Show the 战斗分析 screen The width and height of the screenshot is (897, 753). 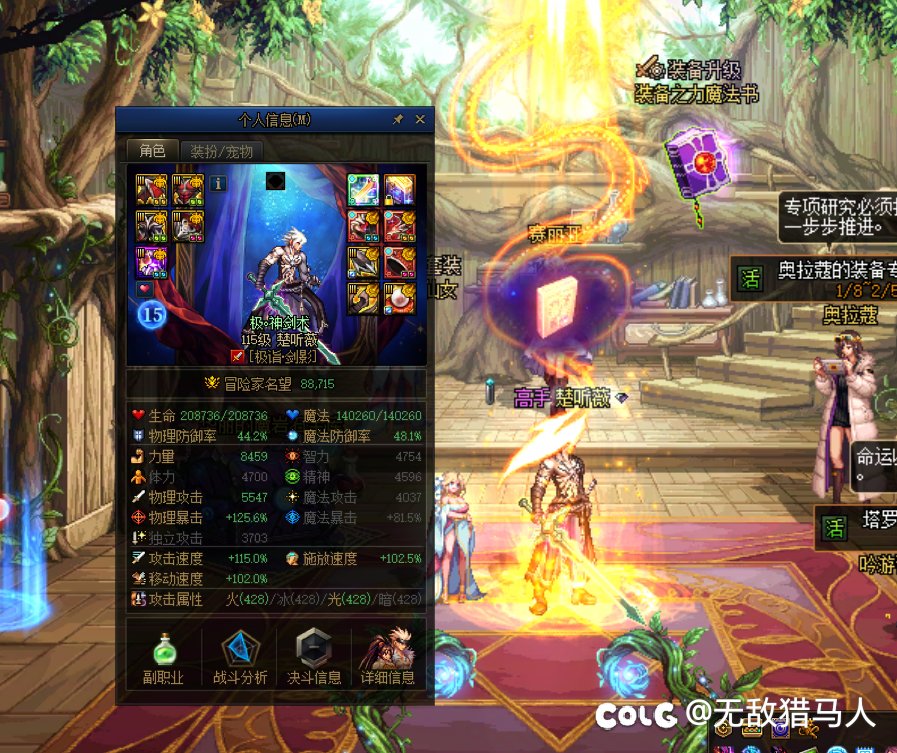pyautogui.click(x=240, y=657)
